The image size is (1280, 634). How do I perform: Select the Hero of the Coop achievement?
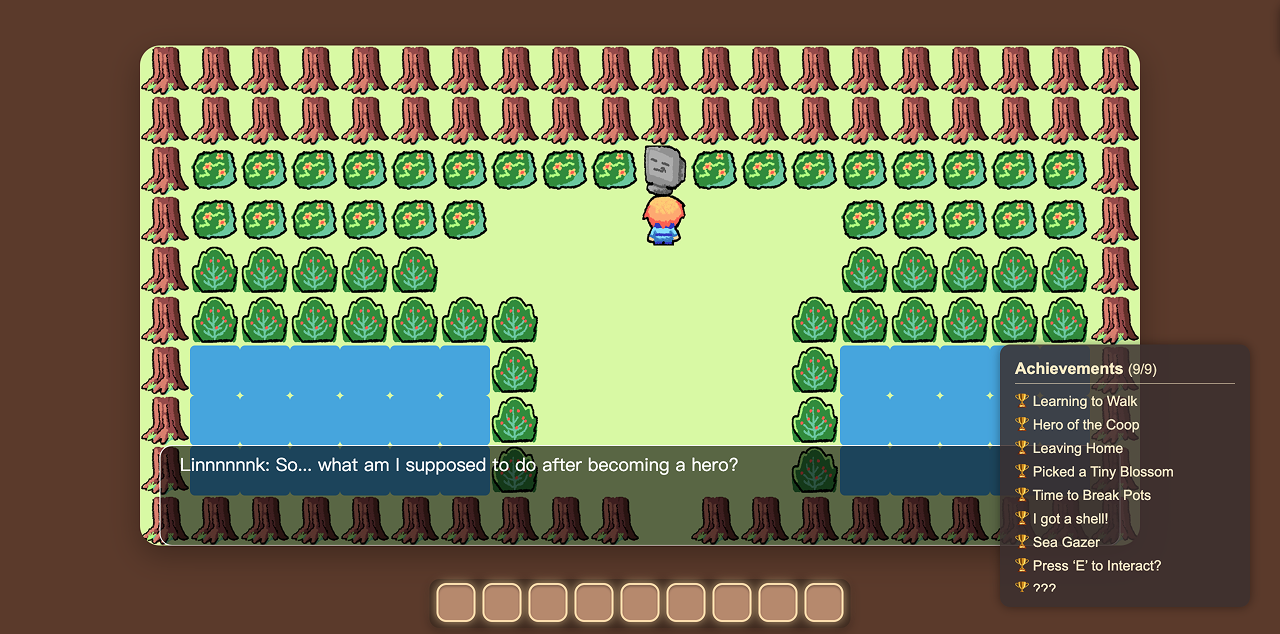click(x=1086, y=425)
